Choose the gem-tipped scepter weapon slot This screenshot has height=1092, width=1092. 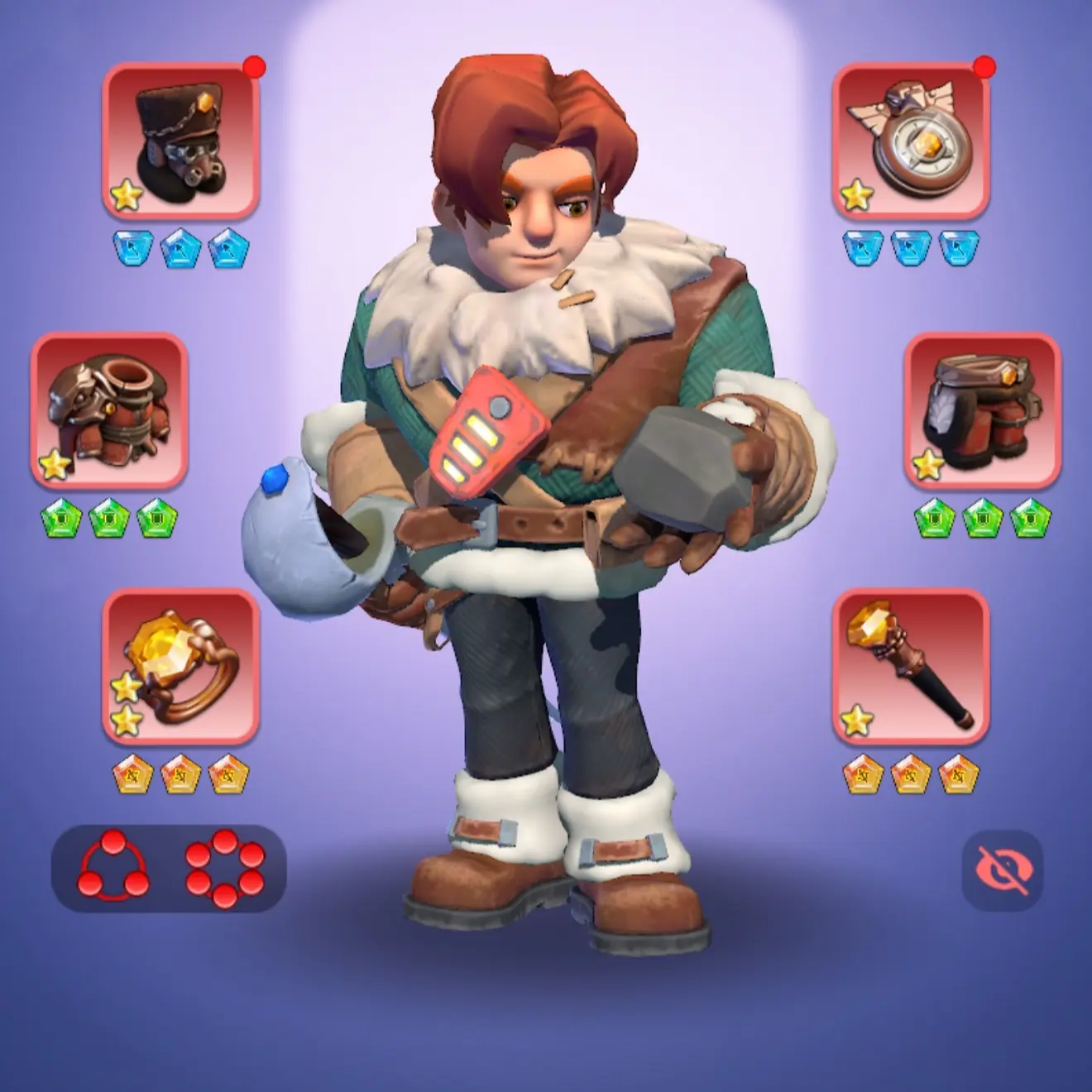click(910, 666)
